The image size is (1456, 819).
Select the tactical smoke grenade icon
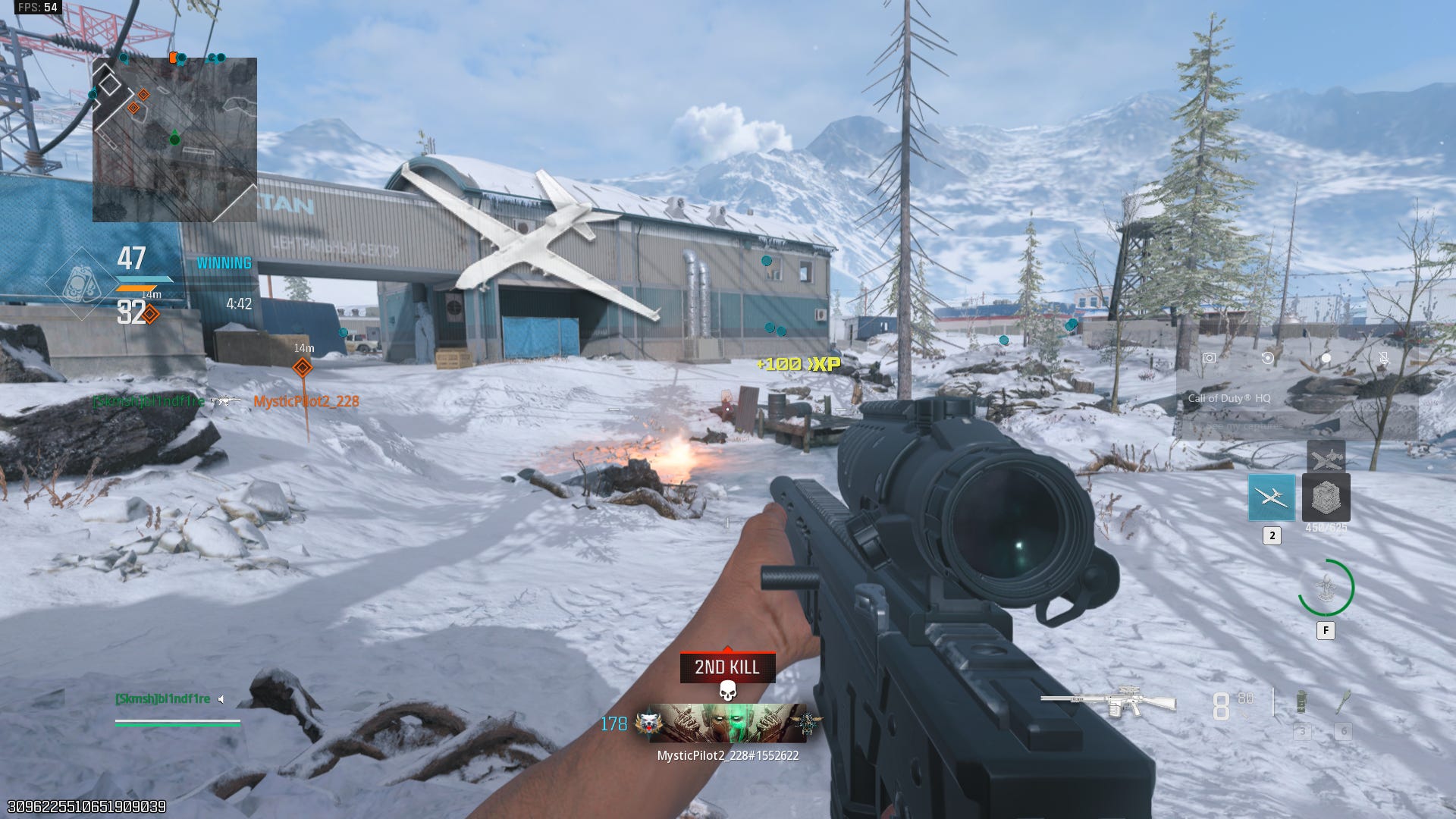pos(1301,703)
